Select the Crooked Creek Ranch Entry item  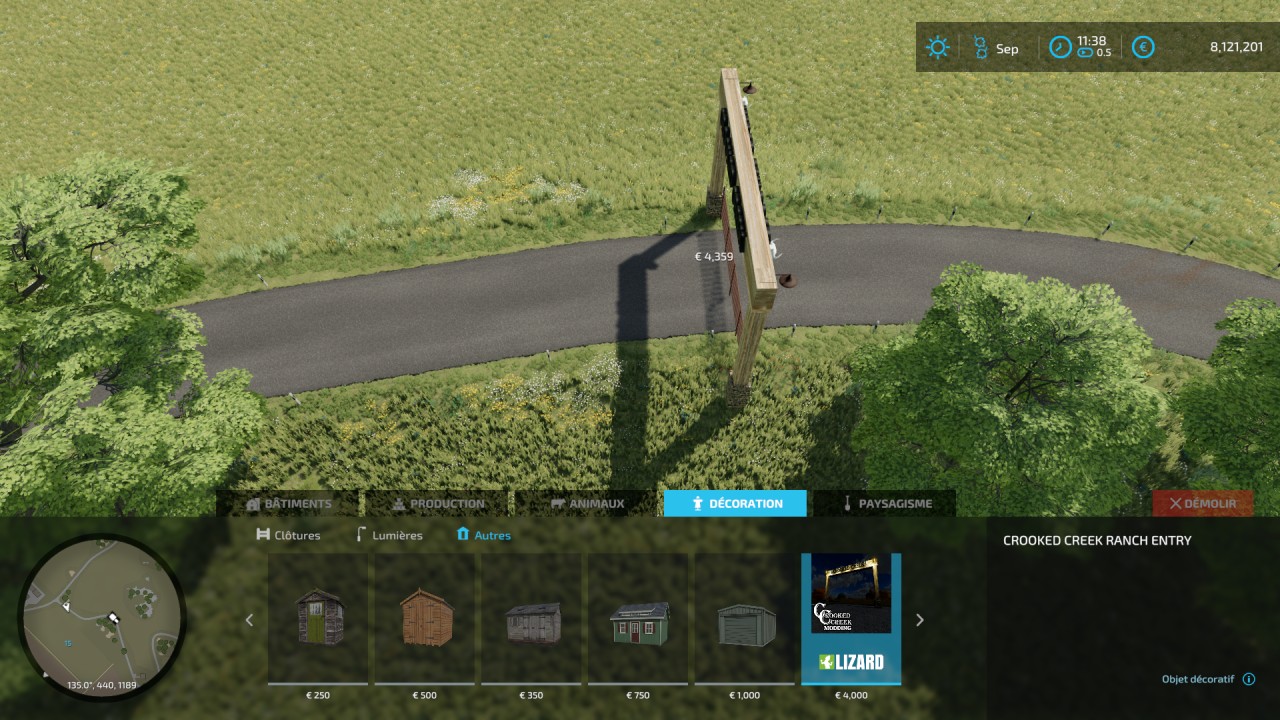point(851,619)
